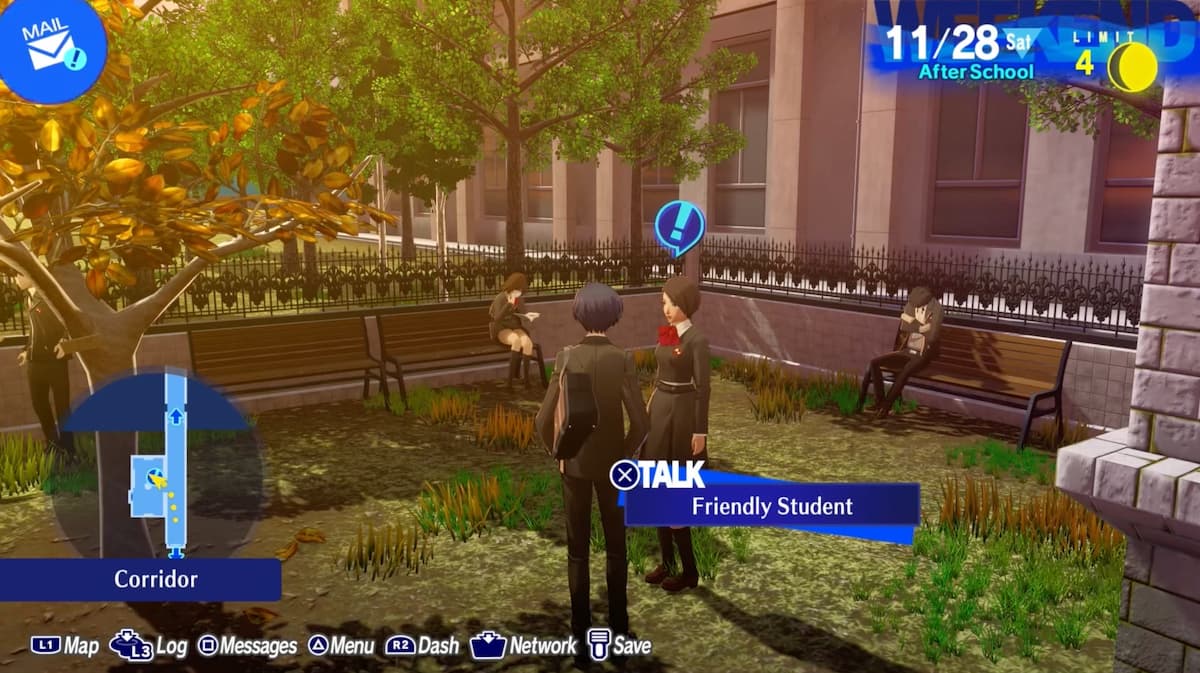Open the Menu option
Screen dimensions: 1200x673
(x=341, y=646)
